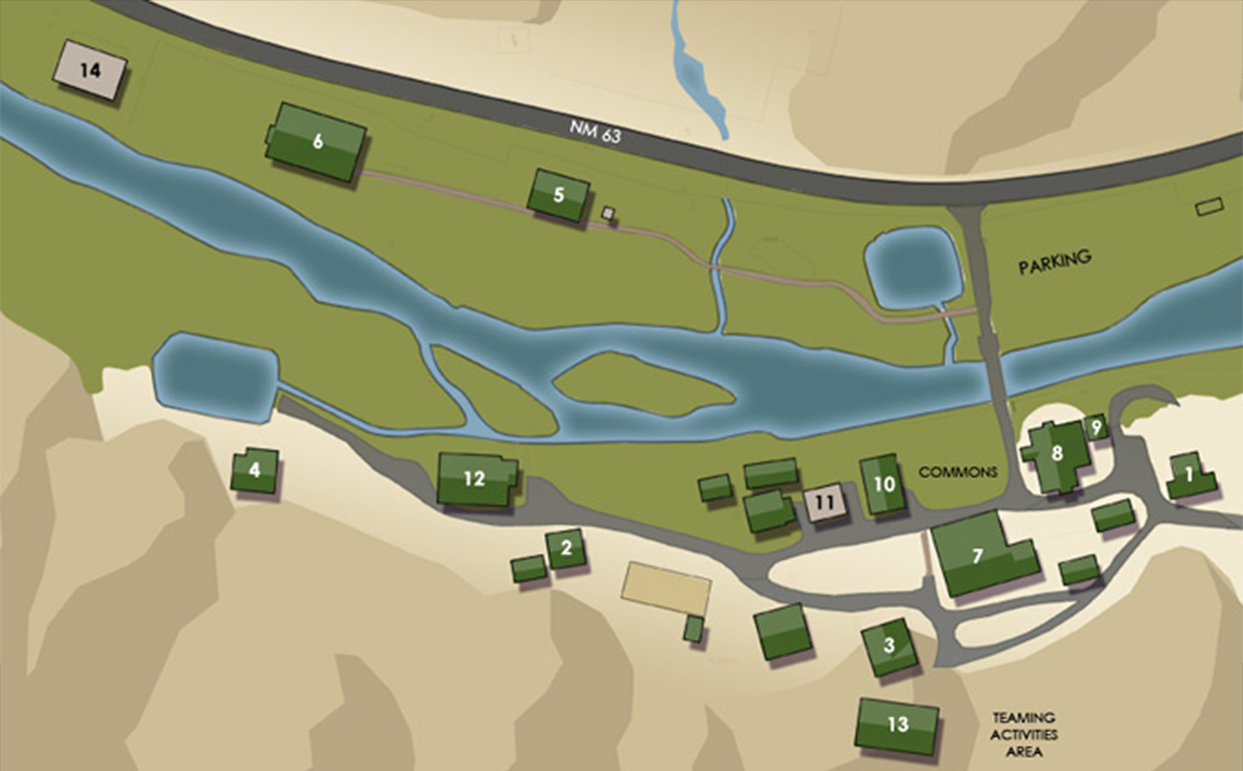Screen dimensions: 1243x771
Task: Click building number 3
Action: (889, 647)
